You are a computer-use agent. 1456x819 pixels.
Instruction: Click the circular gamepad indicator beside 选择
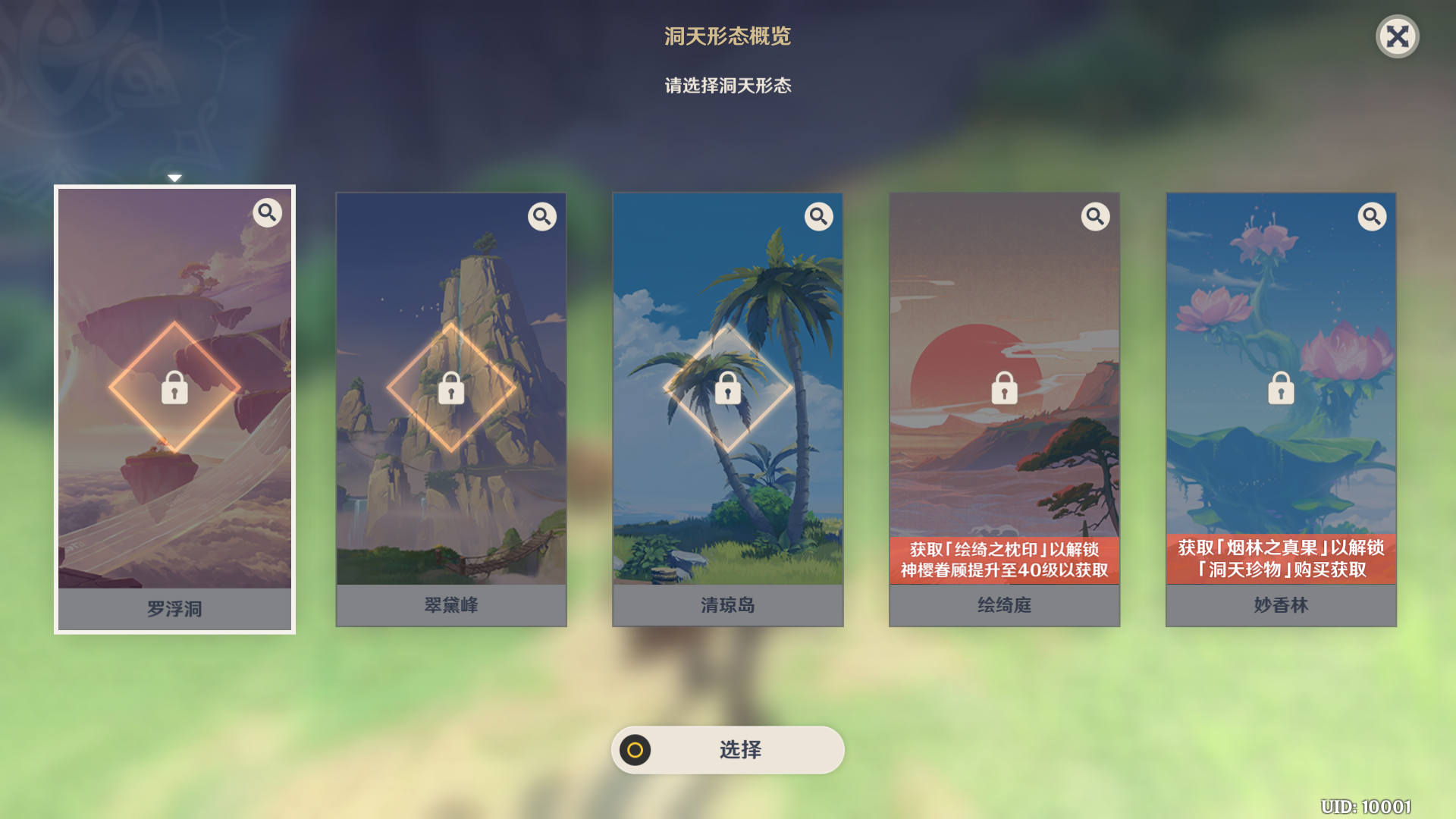(635, 750)
